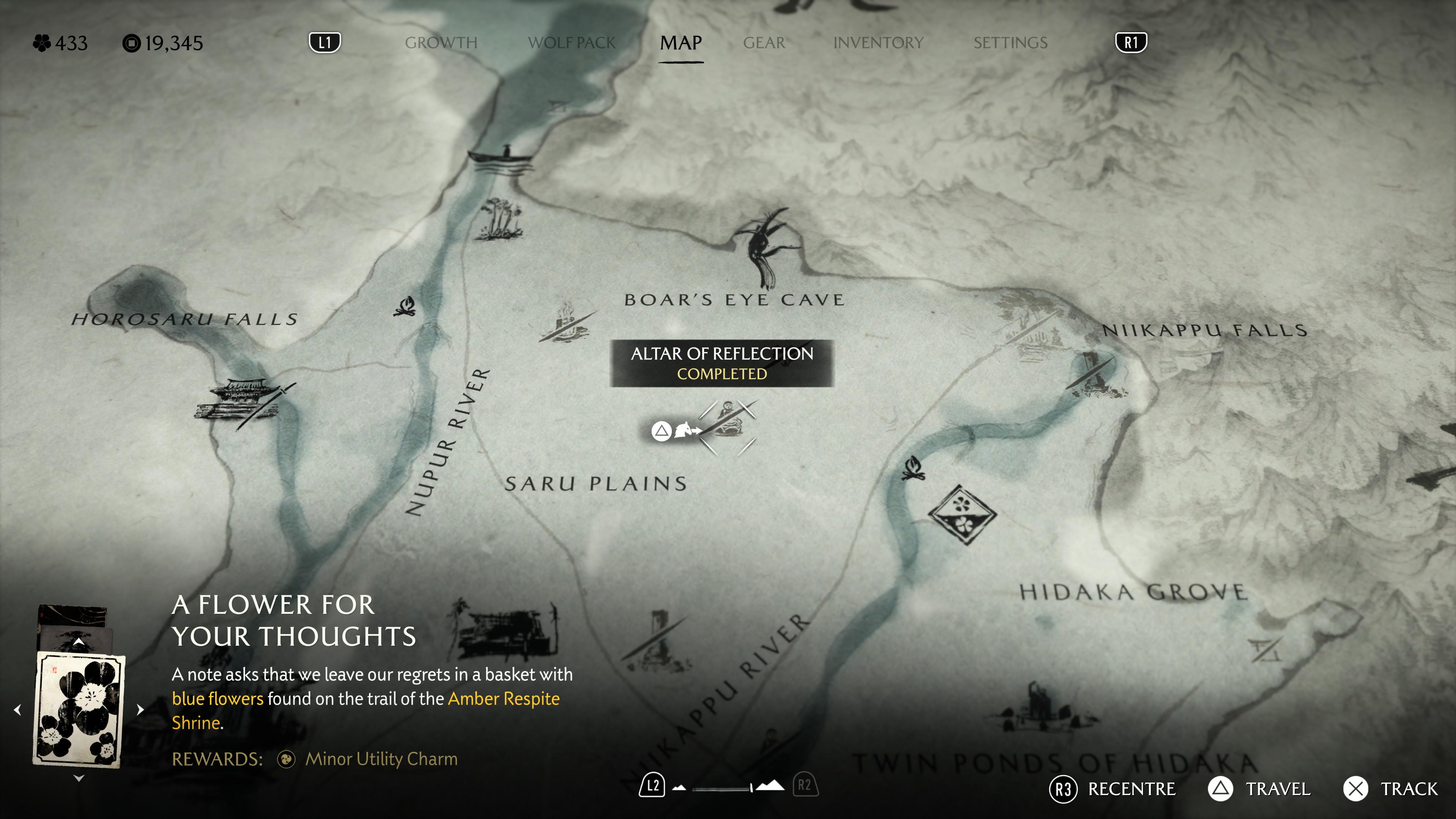1456x819 pixels.
Task: Go to the Gear tab
Action: 764,43
